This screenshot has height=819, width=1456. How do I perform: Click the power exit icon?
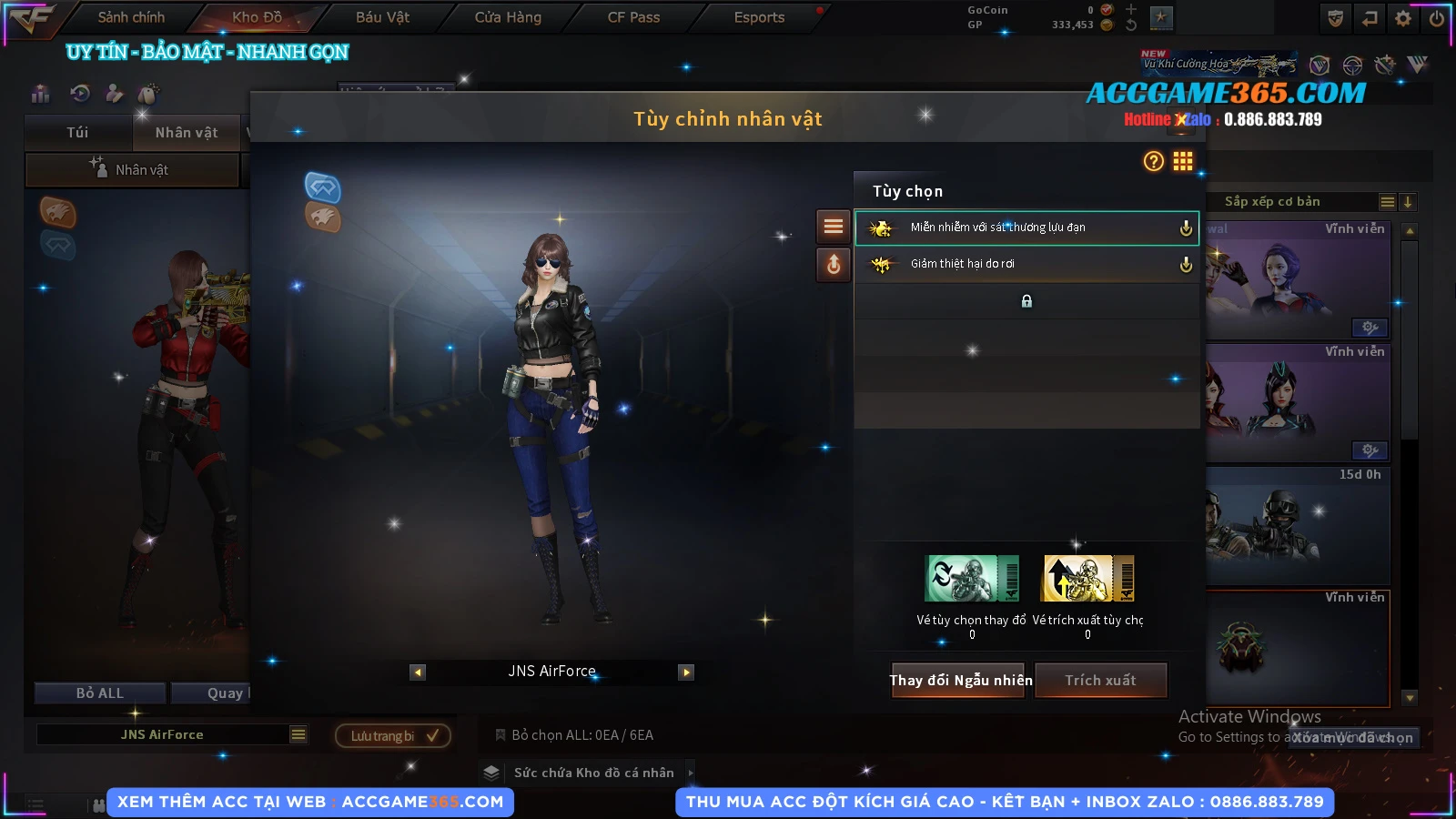coord(1437,18)
